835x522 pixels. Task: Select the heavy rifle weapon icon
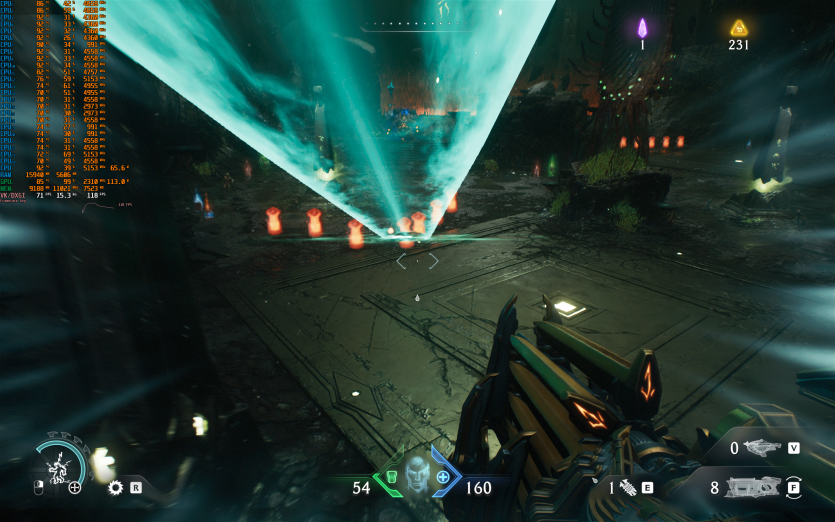(x=751, y=488)
